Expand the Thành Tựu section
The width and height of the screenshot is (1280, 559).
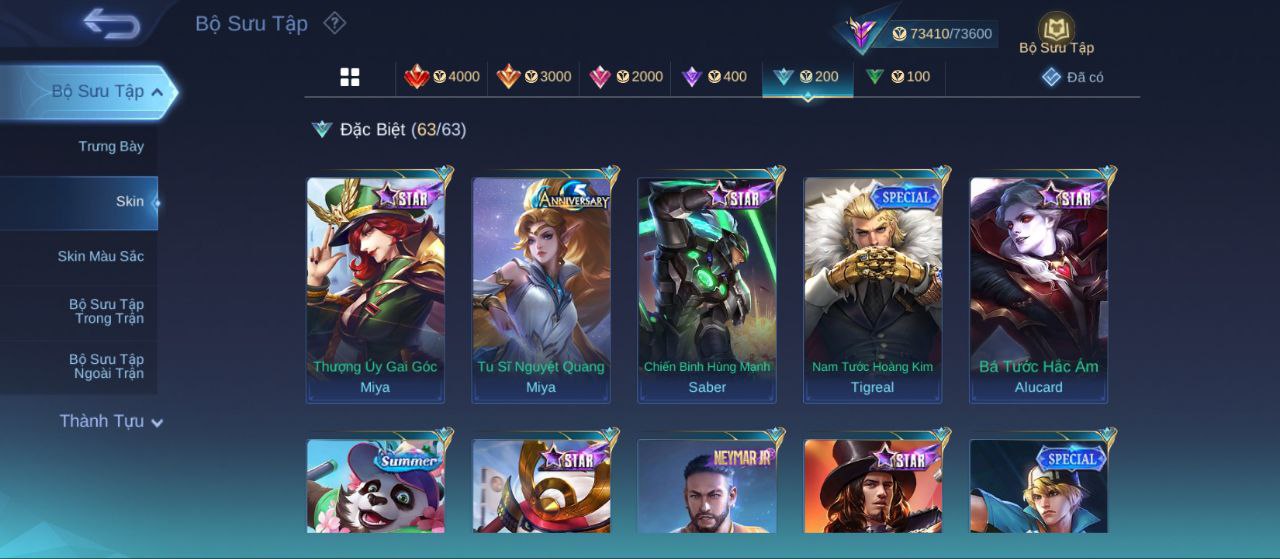pyautogui.click(x=111, y=421)
